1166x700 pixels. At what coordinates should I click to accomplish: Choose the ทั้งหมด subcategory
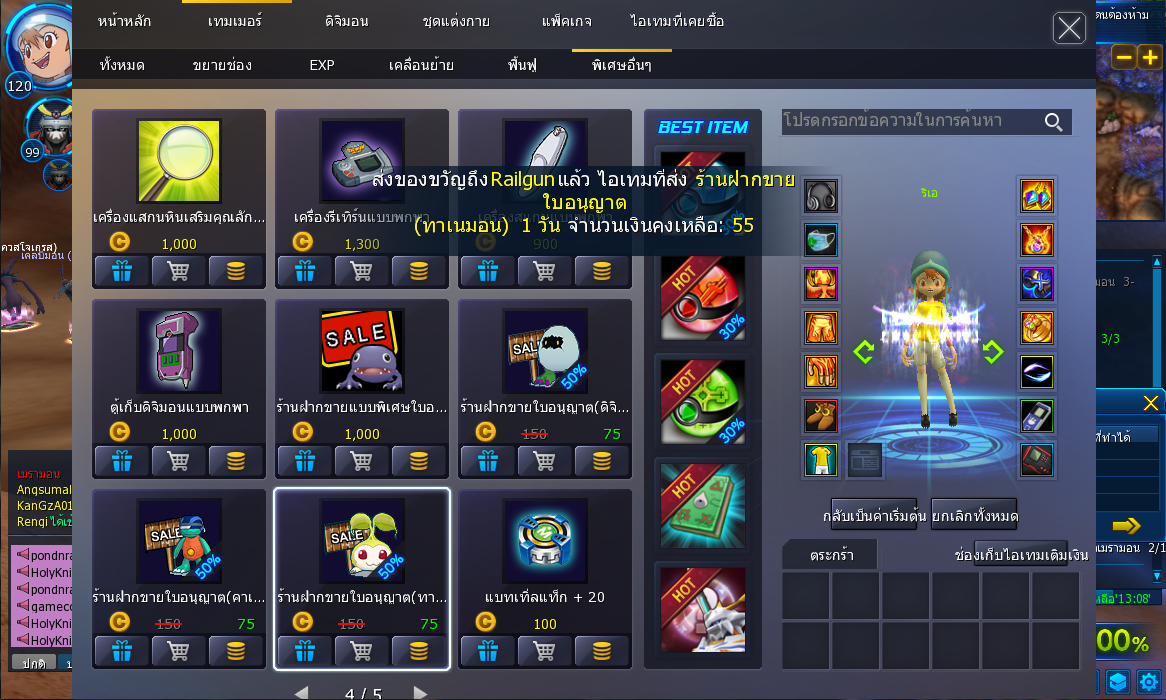pos(122,66)
